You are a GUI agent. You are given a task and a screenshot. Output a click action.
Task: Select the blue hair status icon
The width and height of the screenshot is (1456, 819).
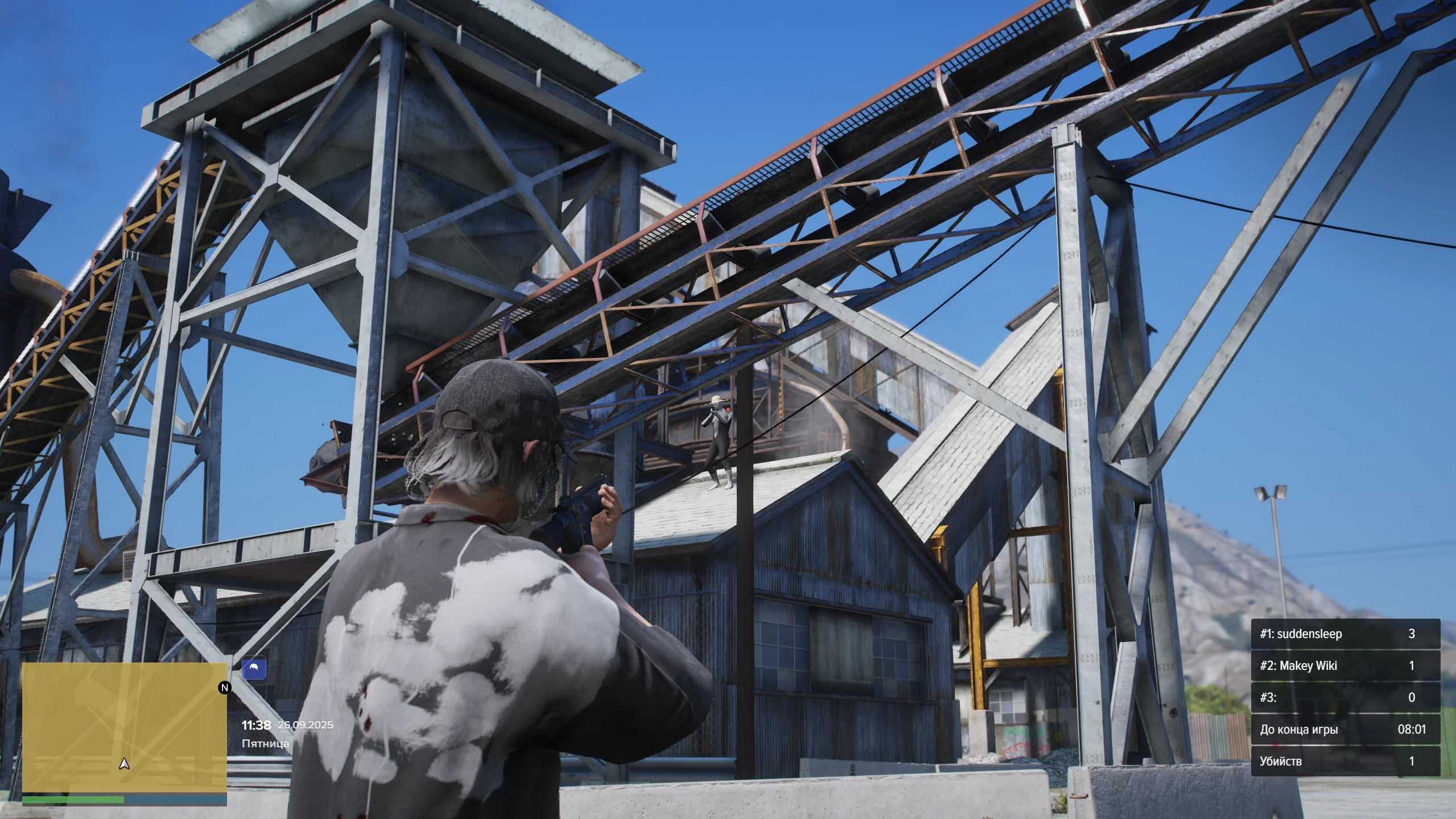click(x=254, y=668)
